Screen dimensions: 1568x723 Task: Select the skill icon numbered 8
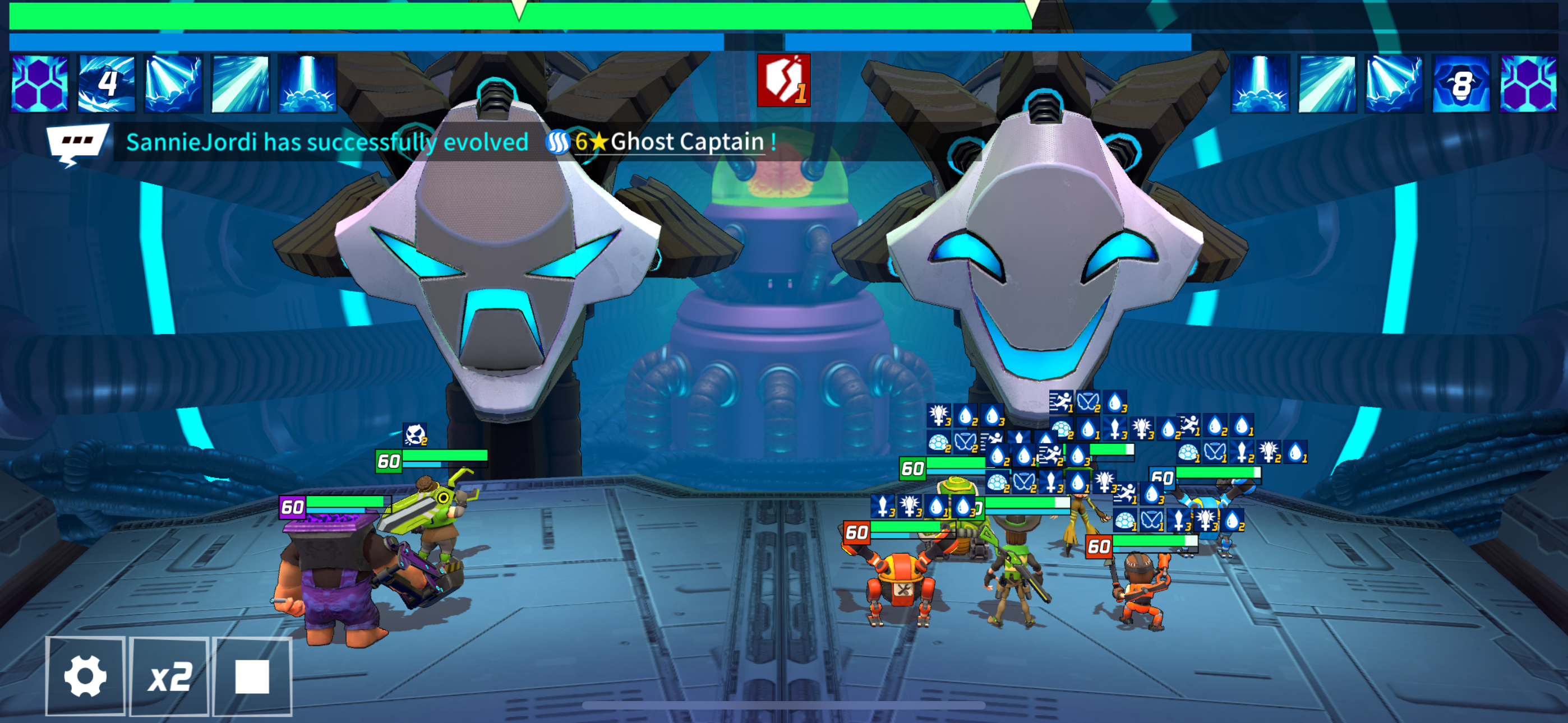(1460, 84)
